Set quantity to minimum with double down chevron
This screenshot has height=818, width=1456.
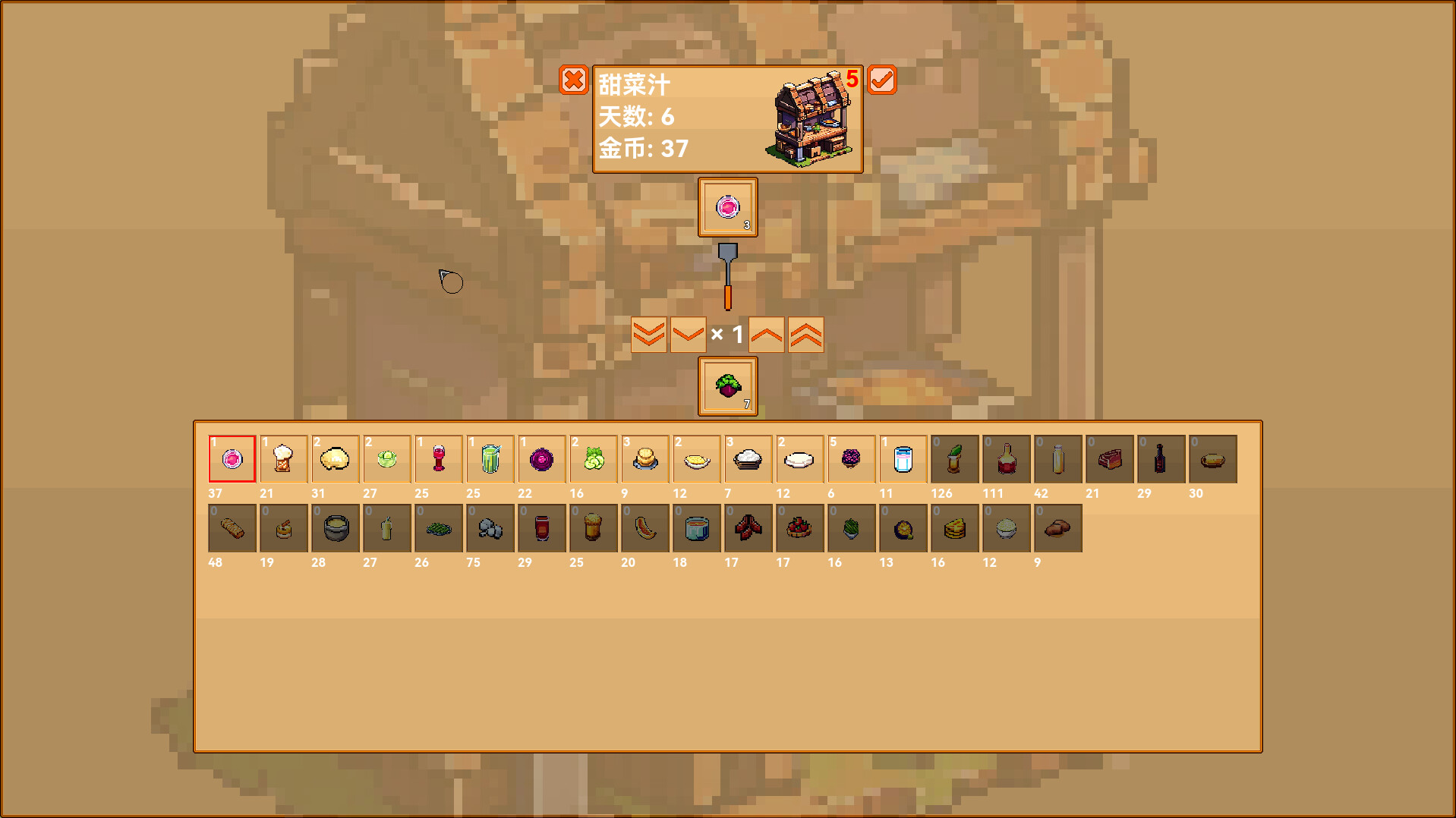[648, 333]
